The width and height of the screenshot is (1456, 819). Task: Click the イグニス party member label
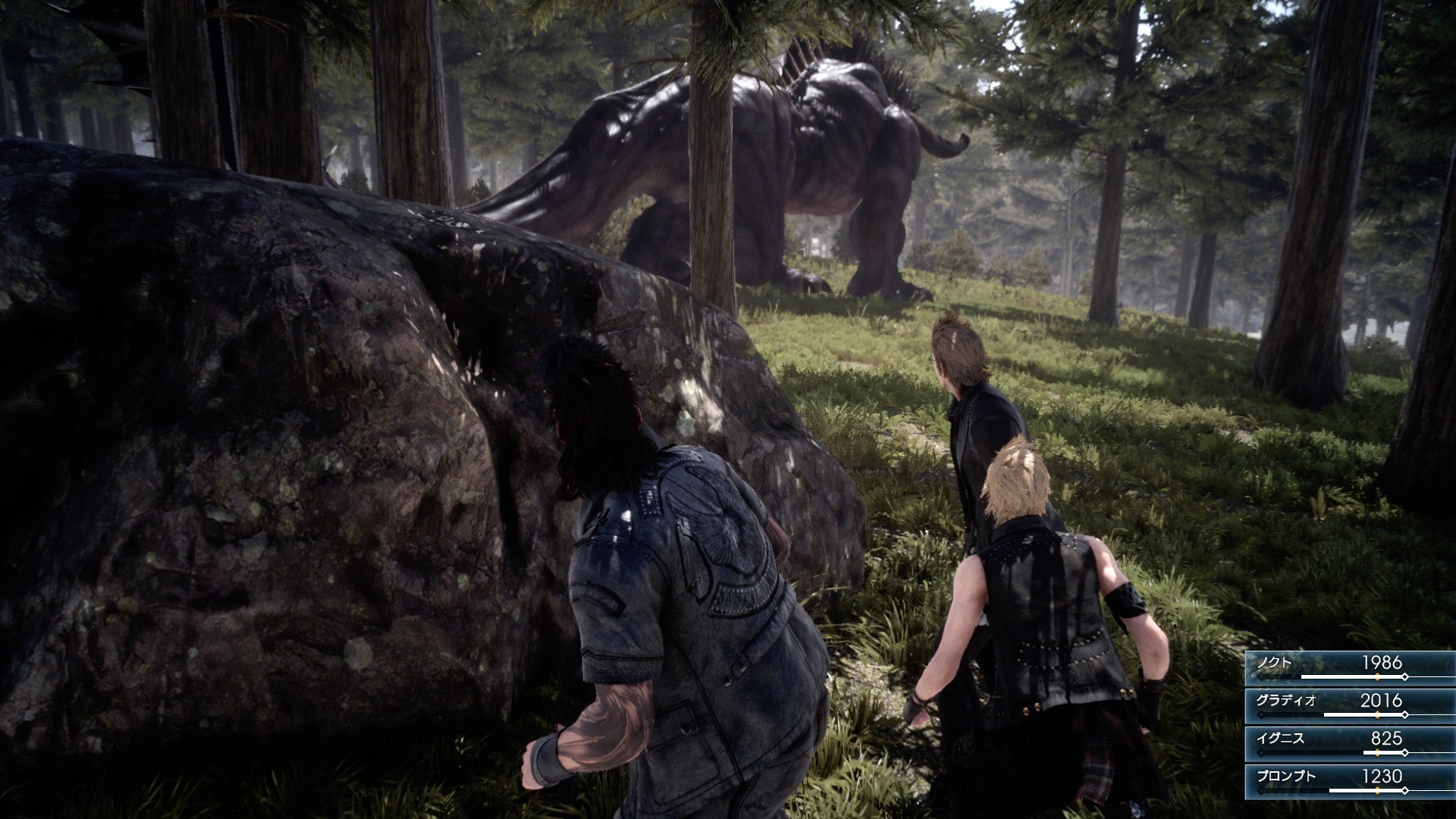tap(1281, 739)
